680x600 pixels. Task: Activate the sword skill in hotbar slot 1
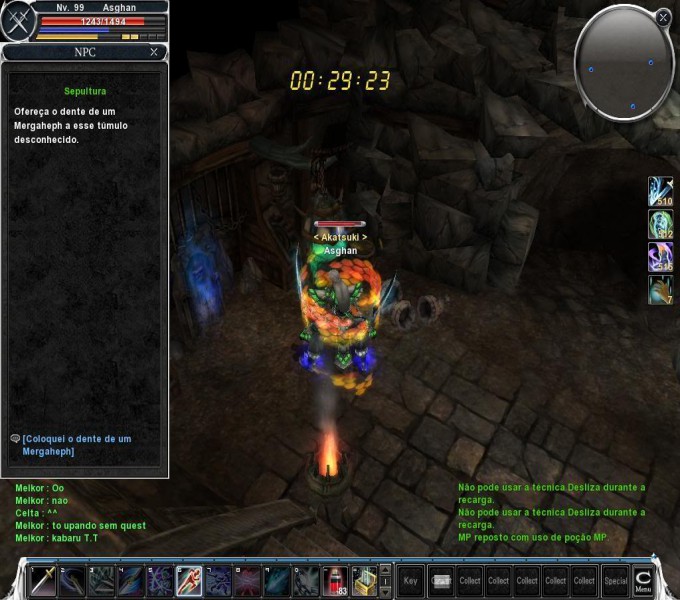pos(42,580)
